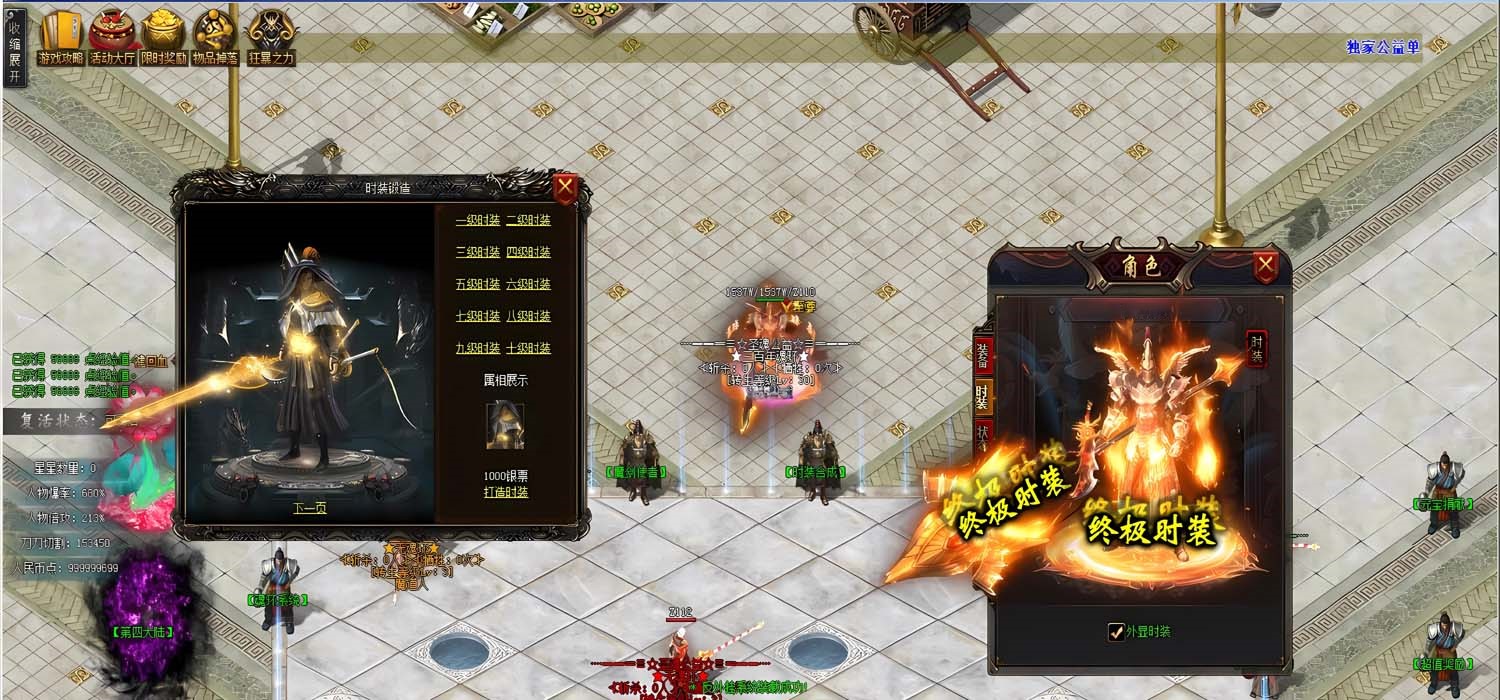Click the 打造时装 forge button
The width and height of the screenshot is (1500, 700).
(506, 492)
